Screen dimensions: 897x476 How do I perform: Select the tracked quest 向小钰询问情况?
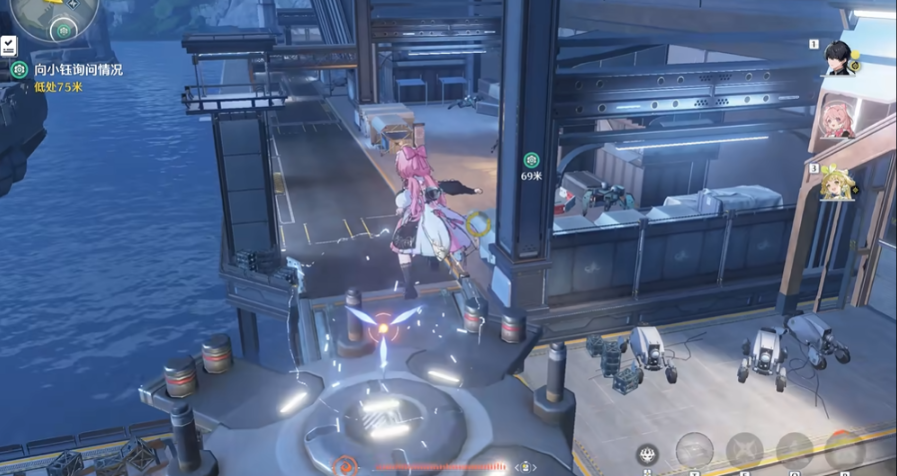(x=77, y=70)
